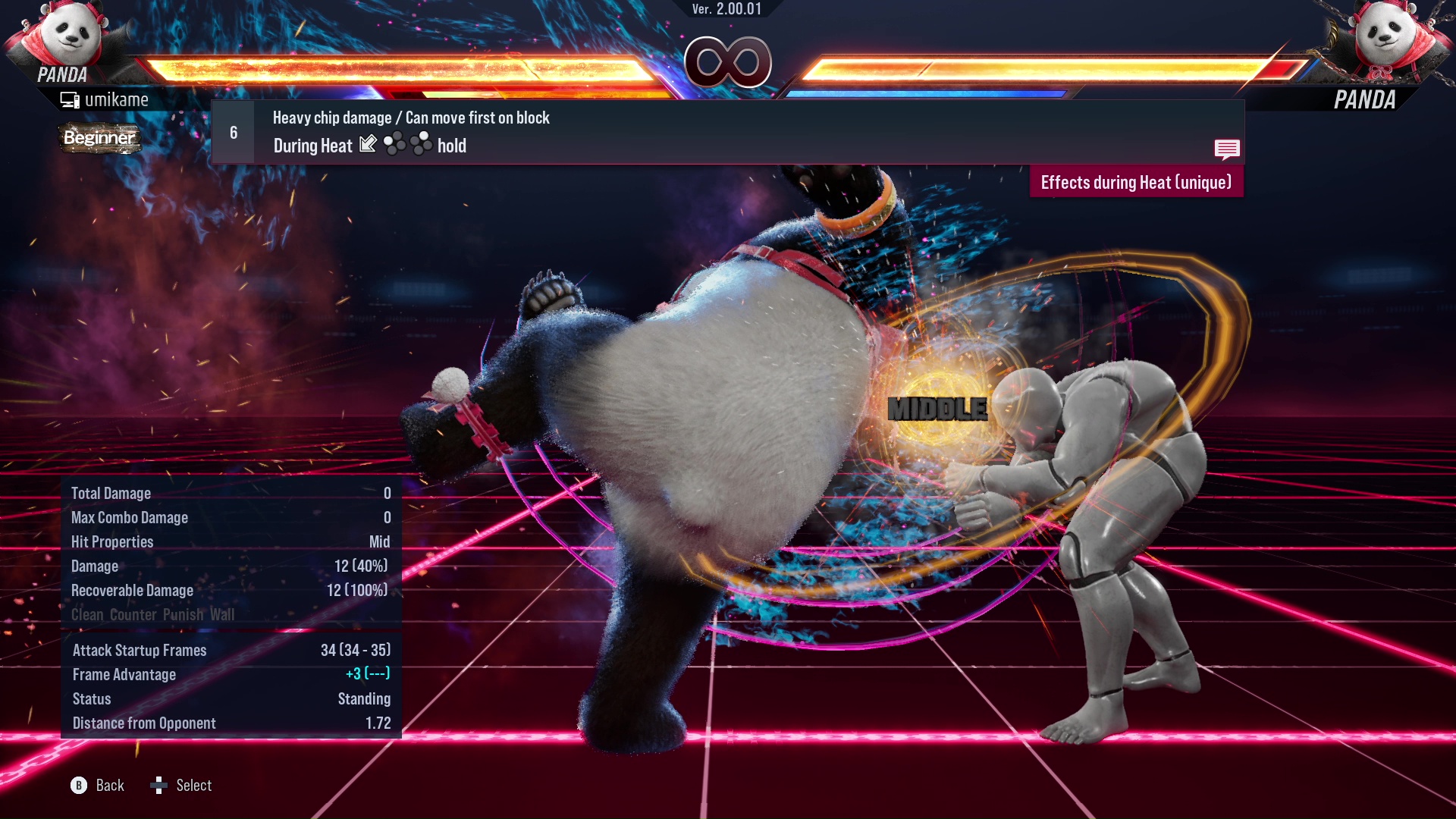Click the PC platform icon beside umikame
Image resolution: width=1456 pixels, height=819 pixels.
(x=70, y=99)
